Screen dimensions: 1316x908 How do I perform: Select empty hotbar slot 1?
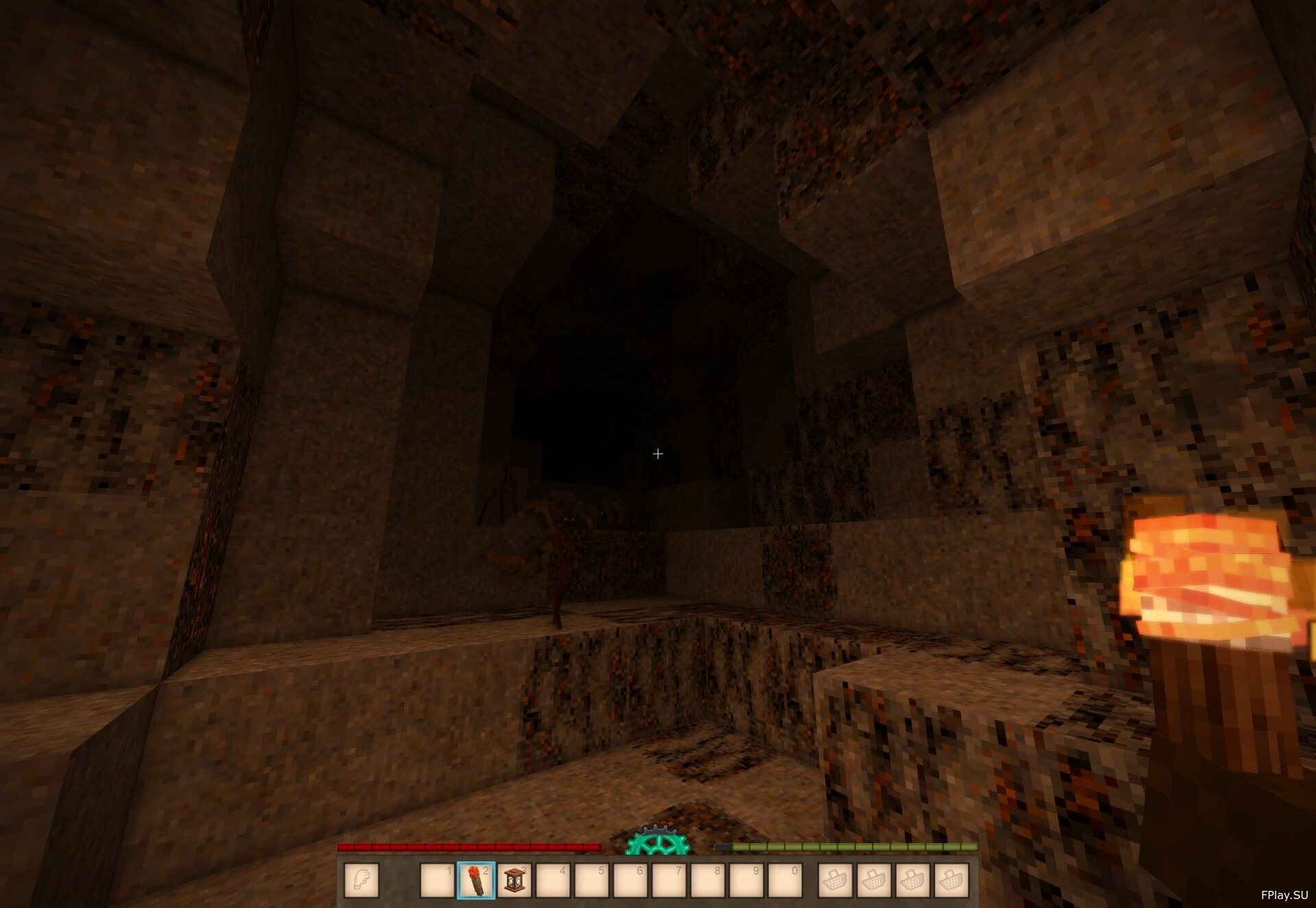pyautogui.click(x=437, y=881)
